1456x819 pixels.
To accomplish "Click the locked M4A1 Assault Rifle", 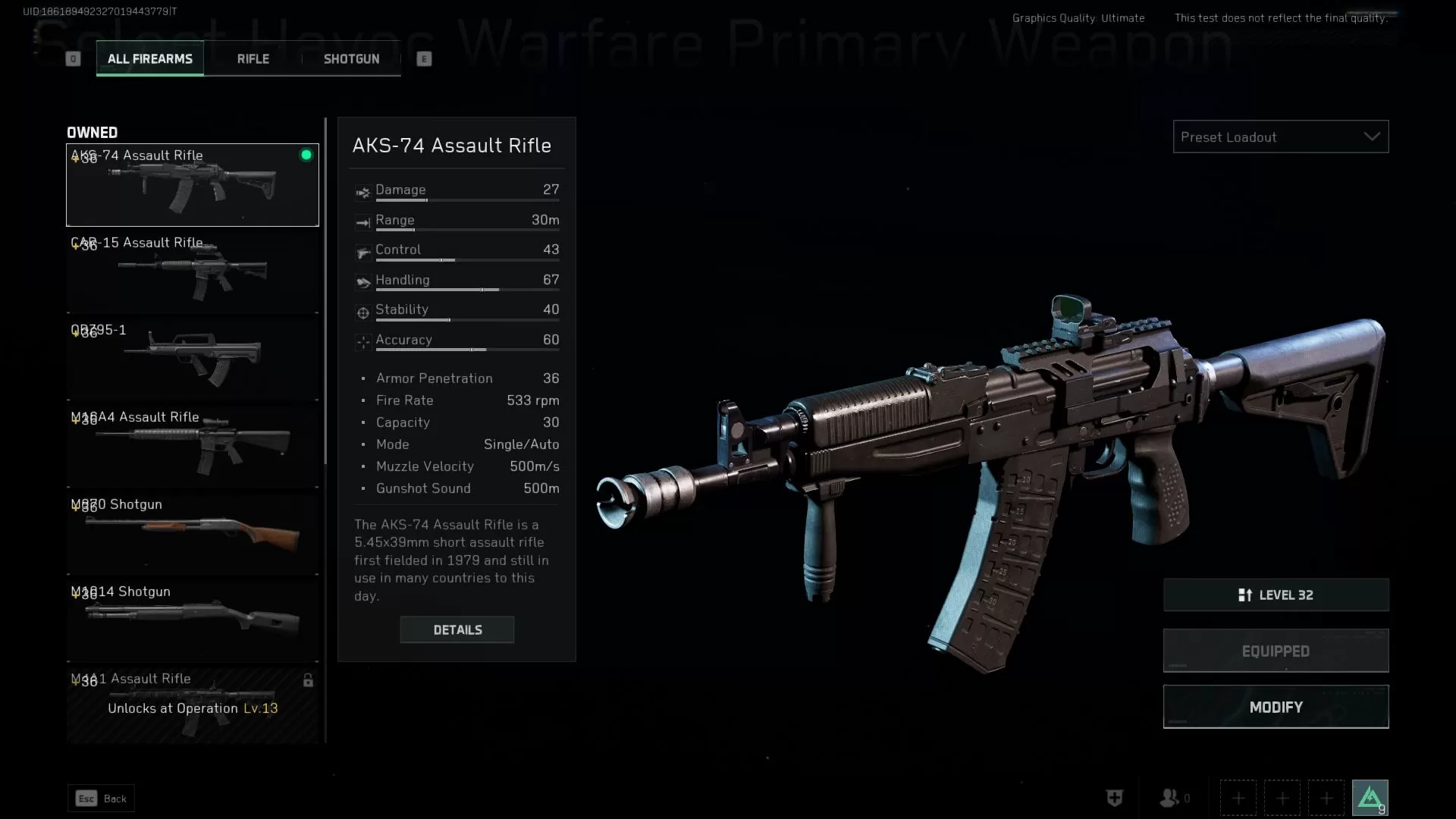I will (x=192, y=705).
